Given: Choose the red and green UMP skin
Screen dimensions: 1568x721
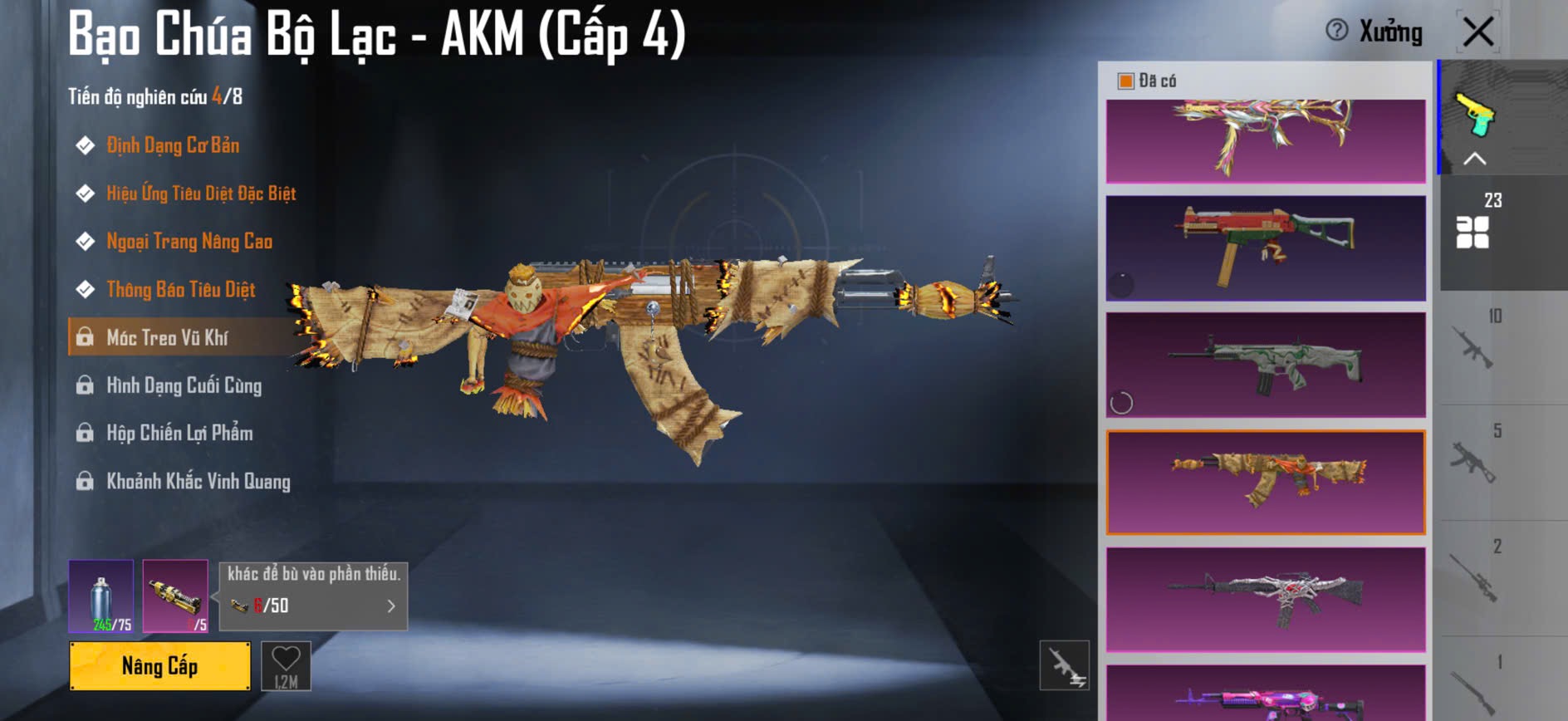Looking at the screenshot, I should (x=1266, y=248).
